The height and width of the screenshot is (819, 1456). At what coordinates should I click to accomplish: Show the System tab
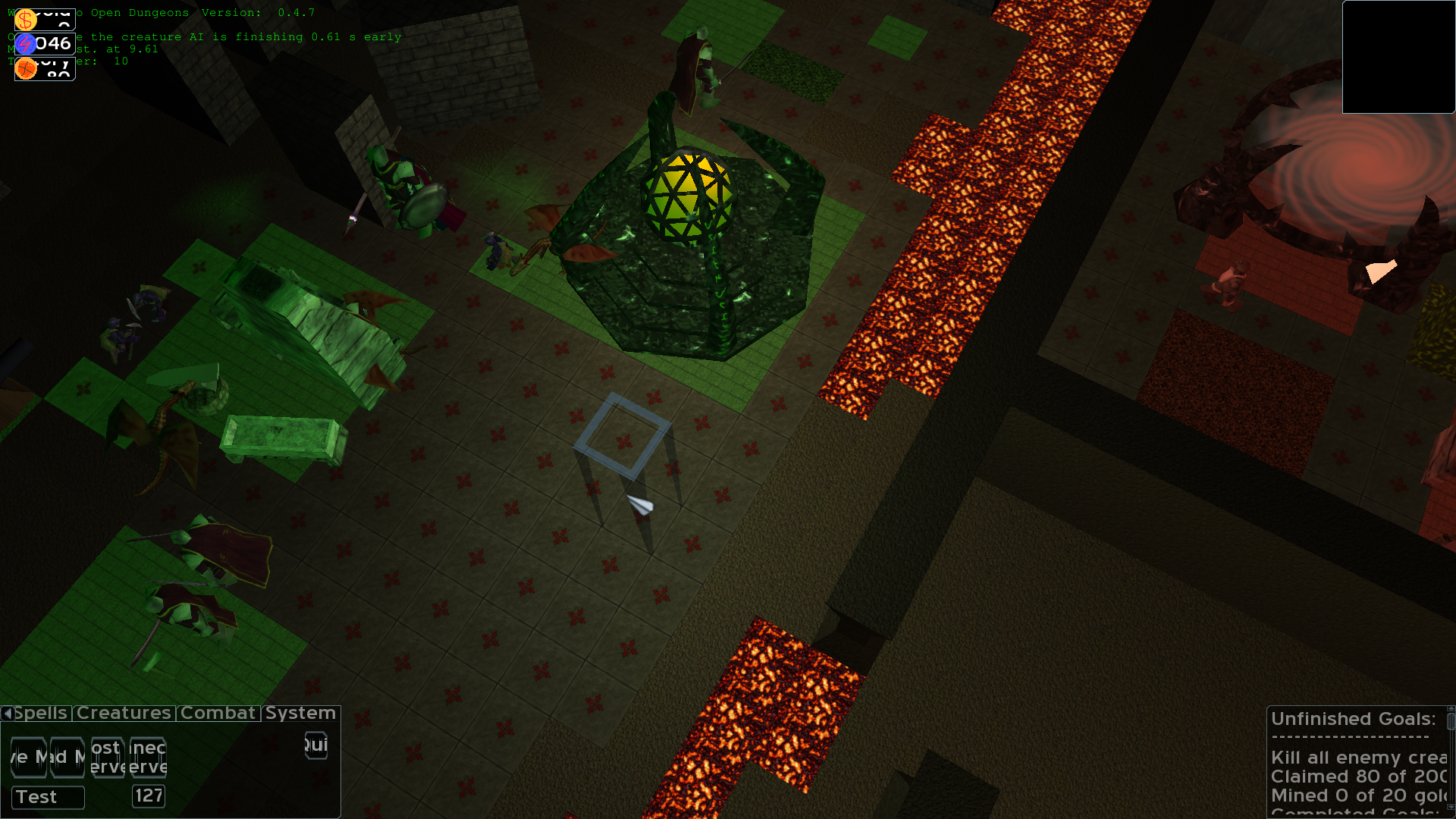pyautogui.click(x=300, y=714)
